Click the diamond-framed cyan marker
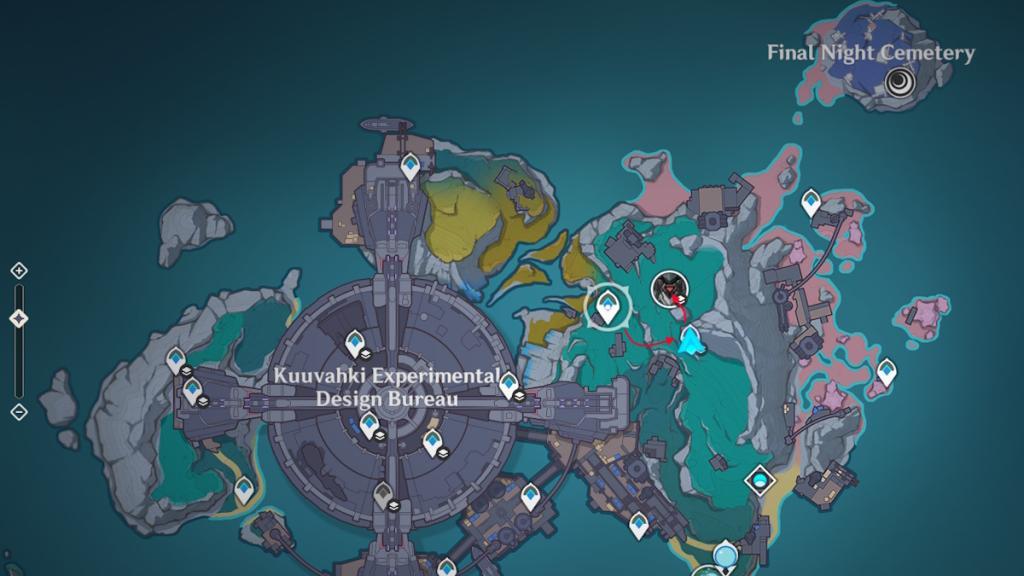 click(x=761, y=481)
